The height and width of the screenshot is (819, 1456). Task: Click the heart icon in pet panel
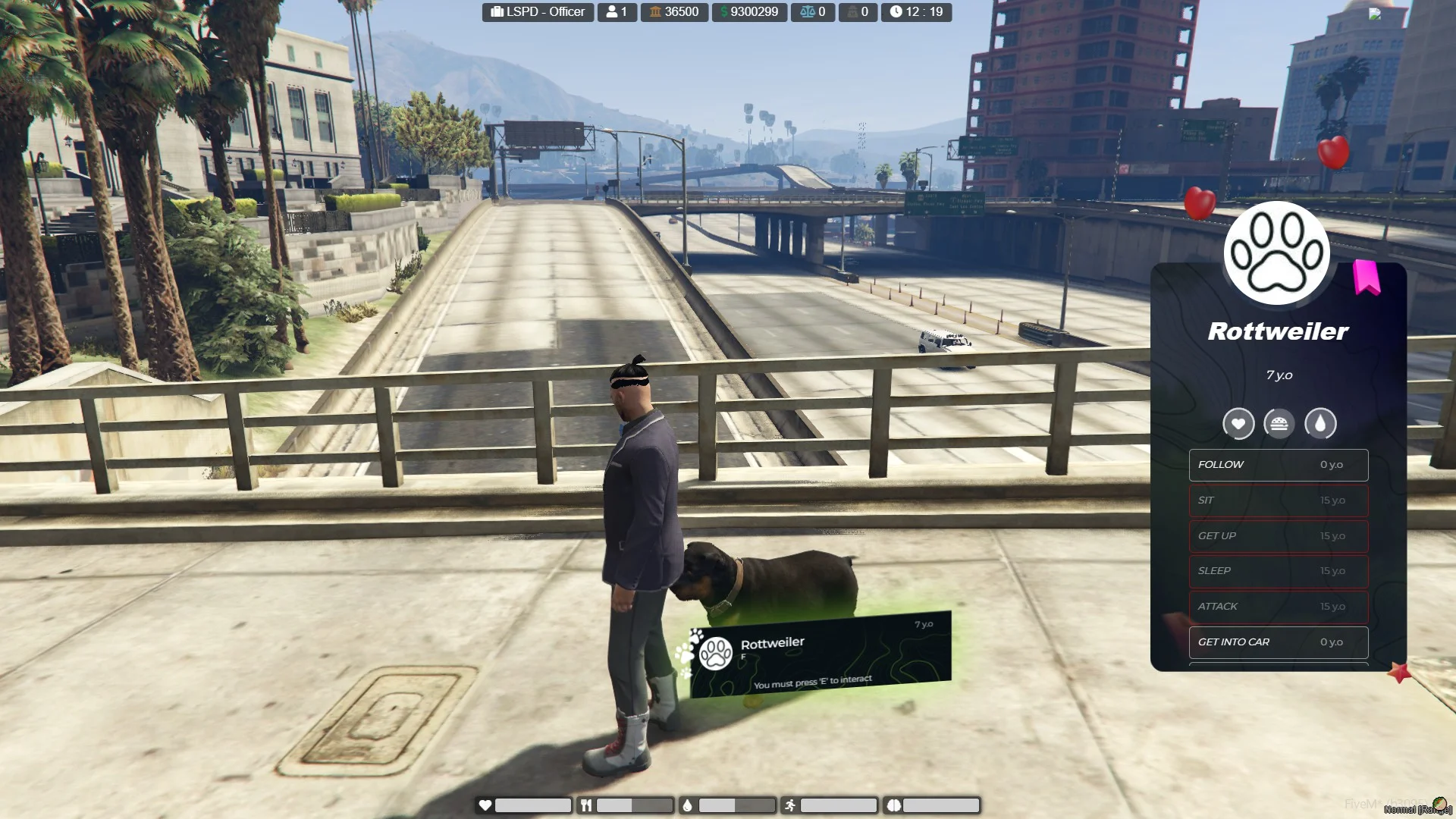(1238, 424)
